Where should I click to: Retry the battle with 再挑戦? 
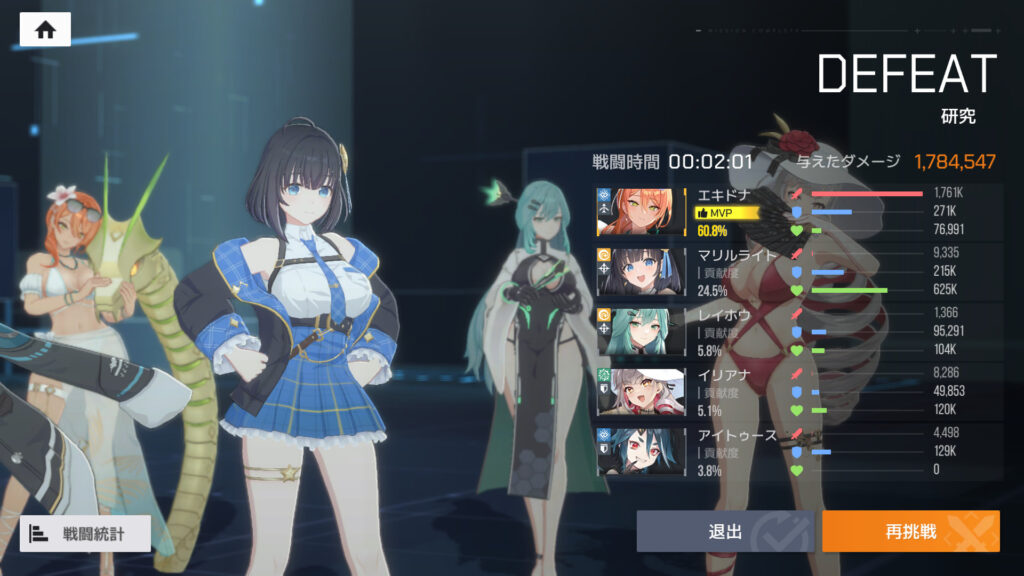point(910,531)
